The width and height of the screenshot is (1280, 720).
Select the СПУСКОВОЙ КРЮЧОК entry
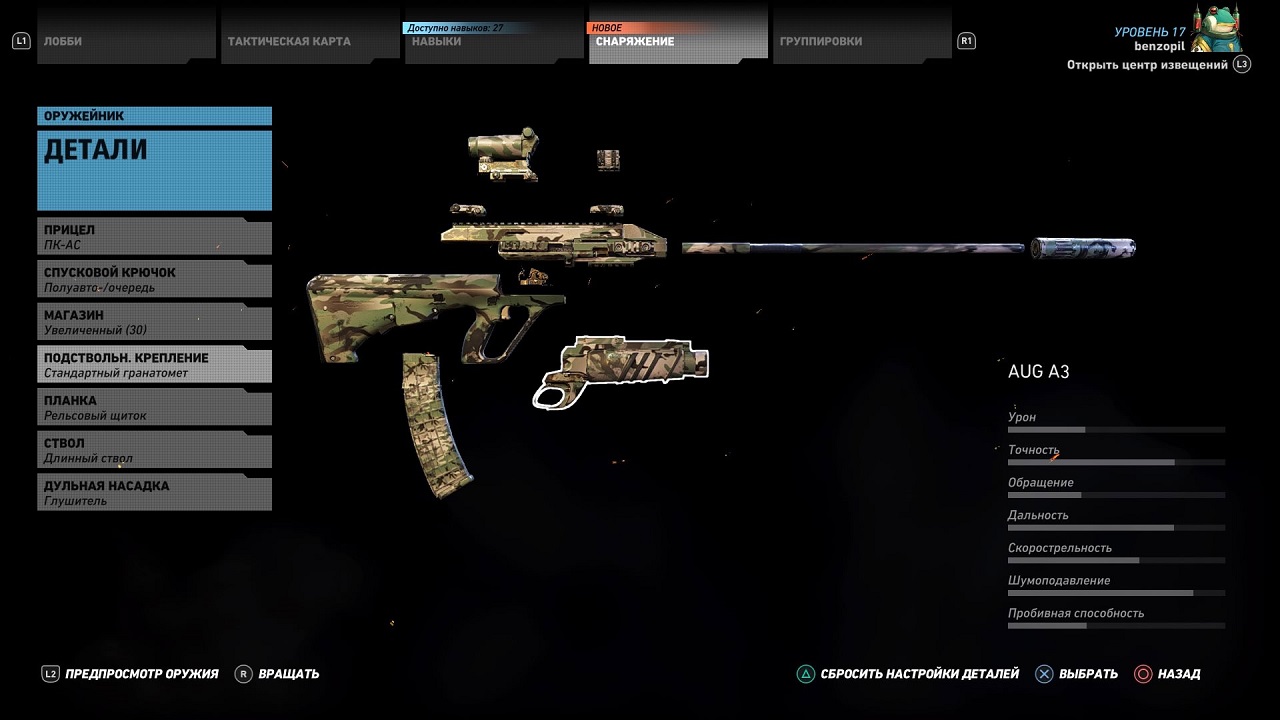click(155, 280)
